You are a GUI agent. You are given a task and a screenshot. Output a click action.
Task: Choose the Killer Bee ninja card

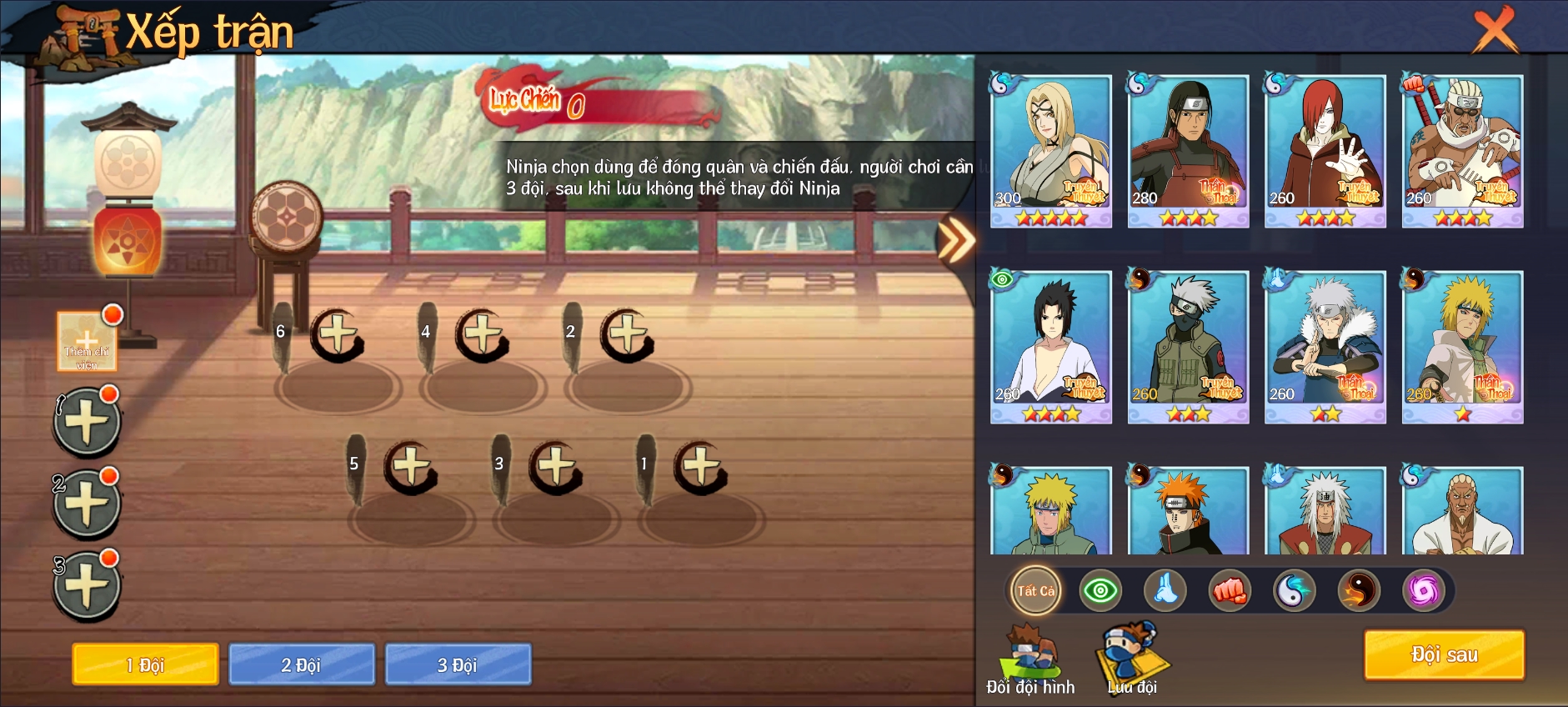pyautogui.click(x=1462, y=150)
